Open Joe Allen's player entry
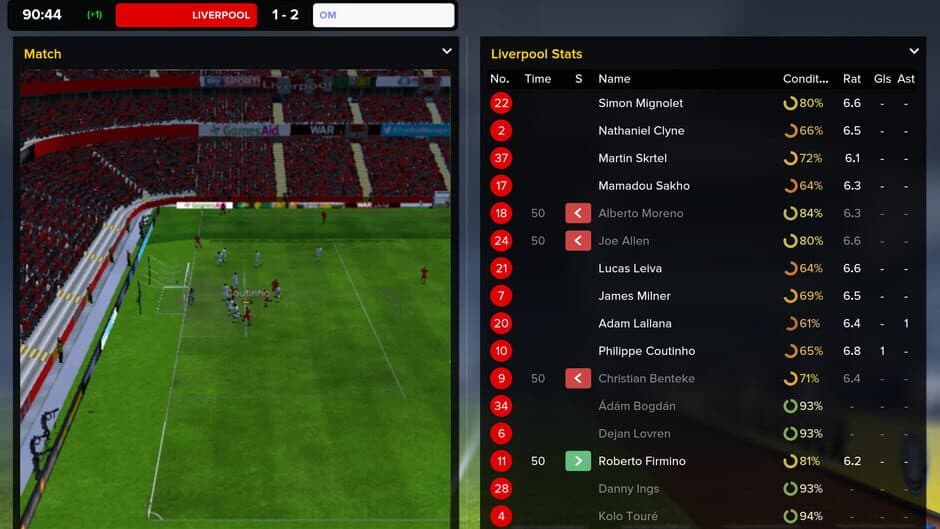This screenshot has height=529, width=940. [x=623, y=241]
